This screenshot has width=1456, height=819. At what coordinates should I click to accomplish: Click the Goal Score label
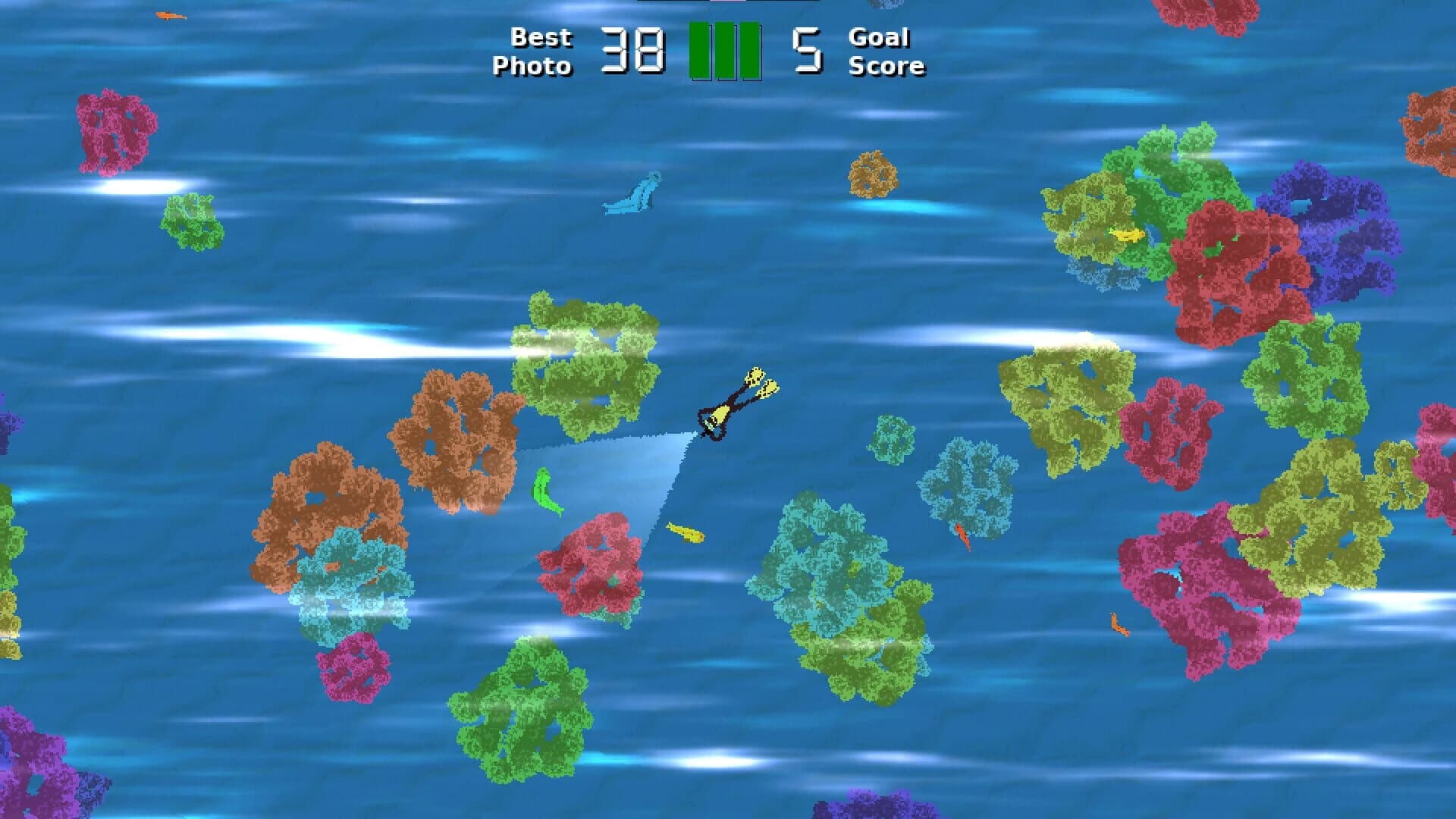tap(886, 52)
